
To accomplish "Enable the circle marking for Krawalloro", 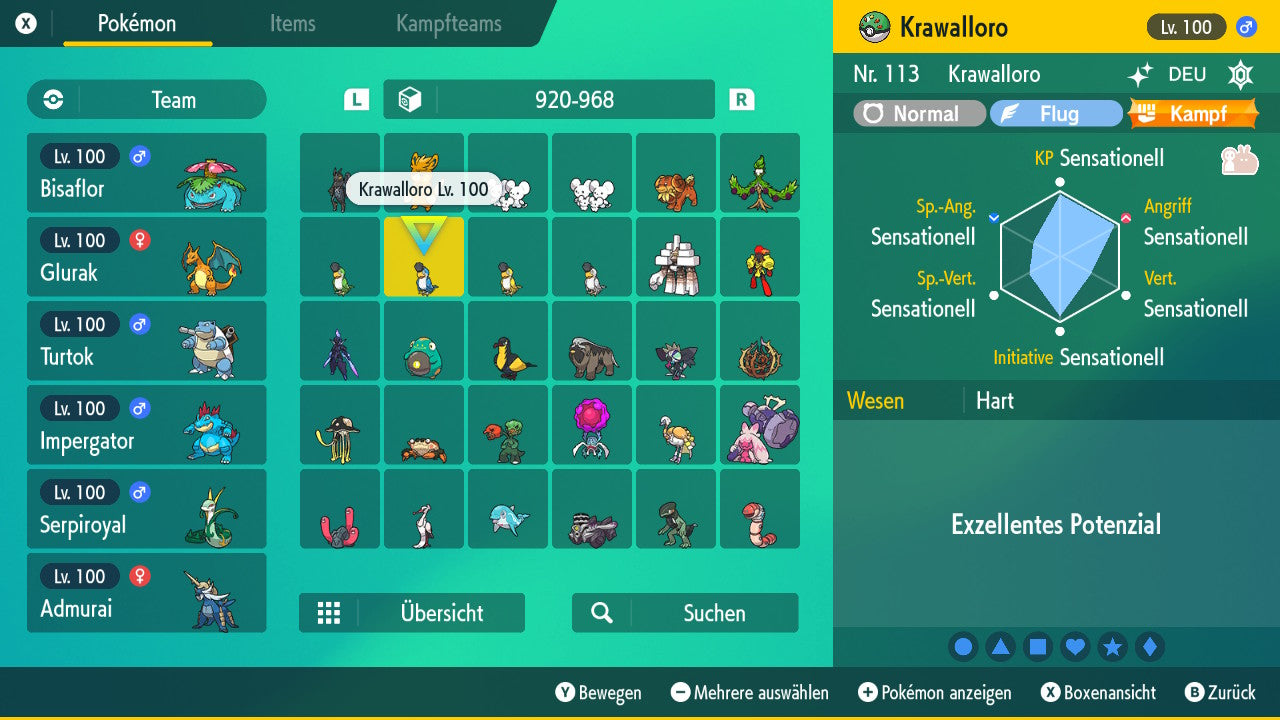I will pos(963,647).
